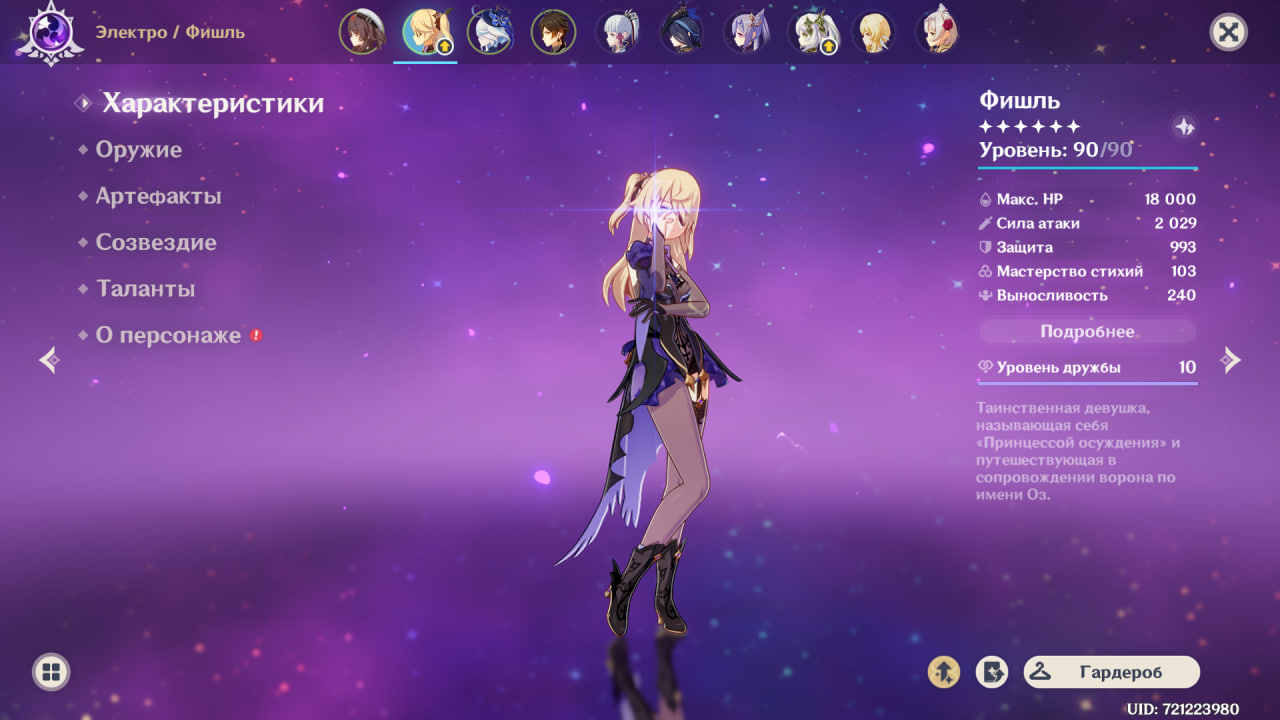The image size is (1280, 720).
Task: Select the Артефакты menu entry
Action: (x=158, y=197)
